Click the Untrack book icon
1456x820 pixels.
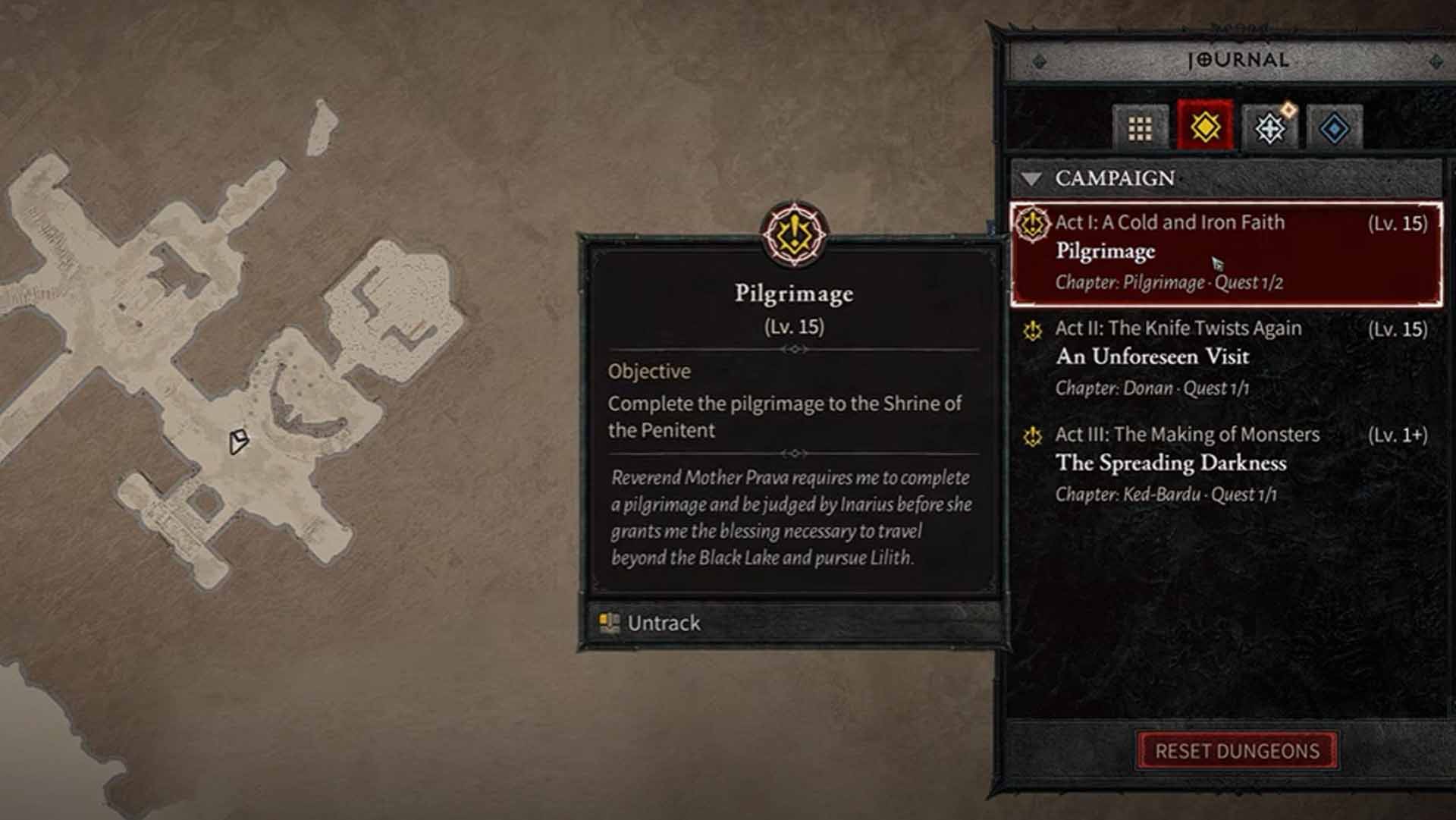coord(609,623)
